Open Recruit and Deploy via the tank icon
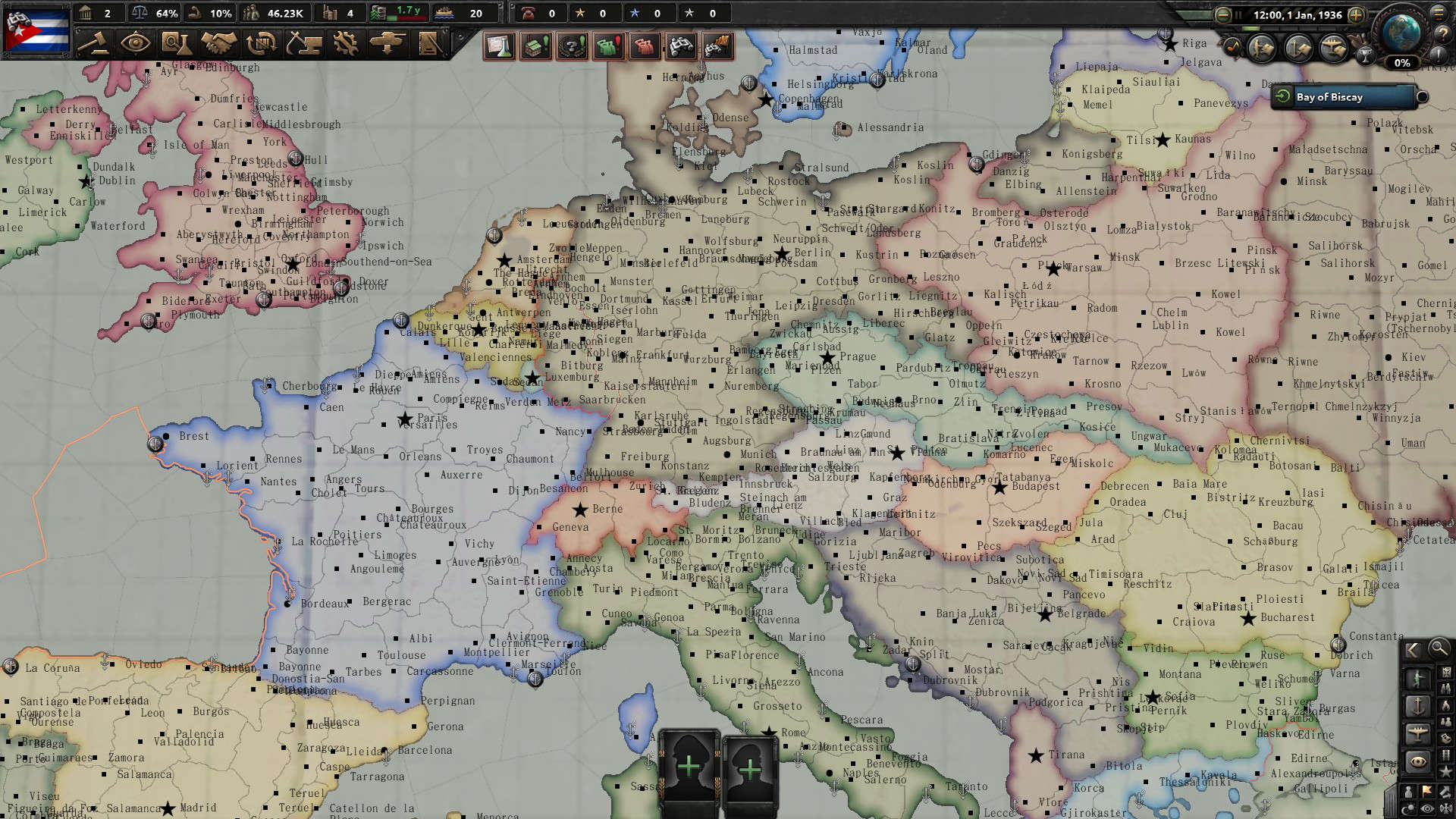1456x819 pixels. coord(387,44)
